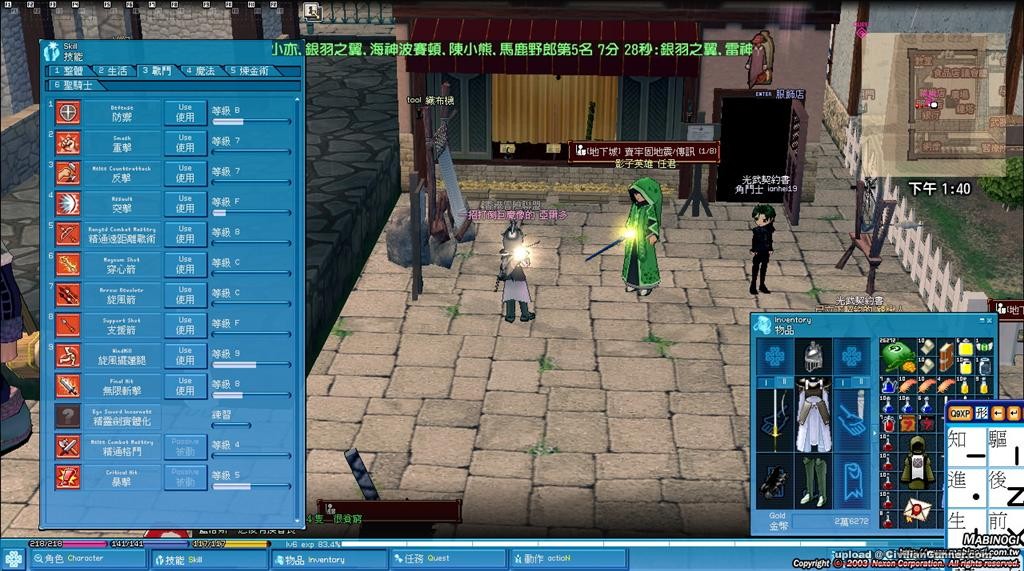1024x571 pixels.
Task: Click the minimap in the corner
Action: 935,100
